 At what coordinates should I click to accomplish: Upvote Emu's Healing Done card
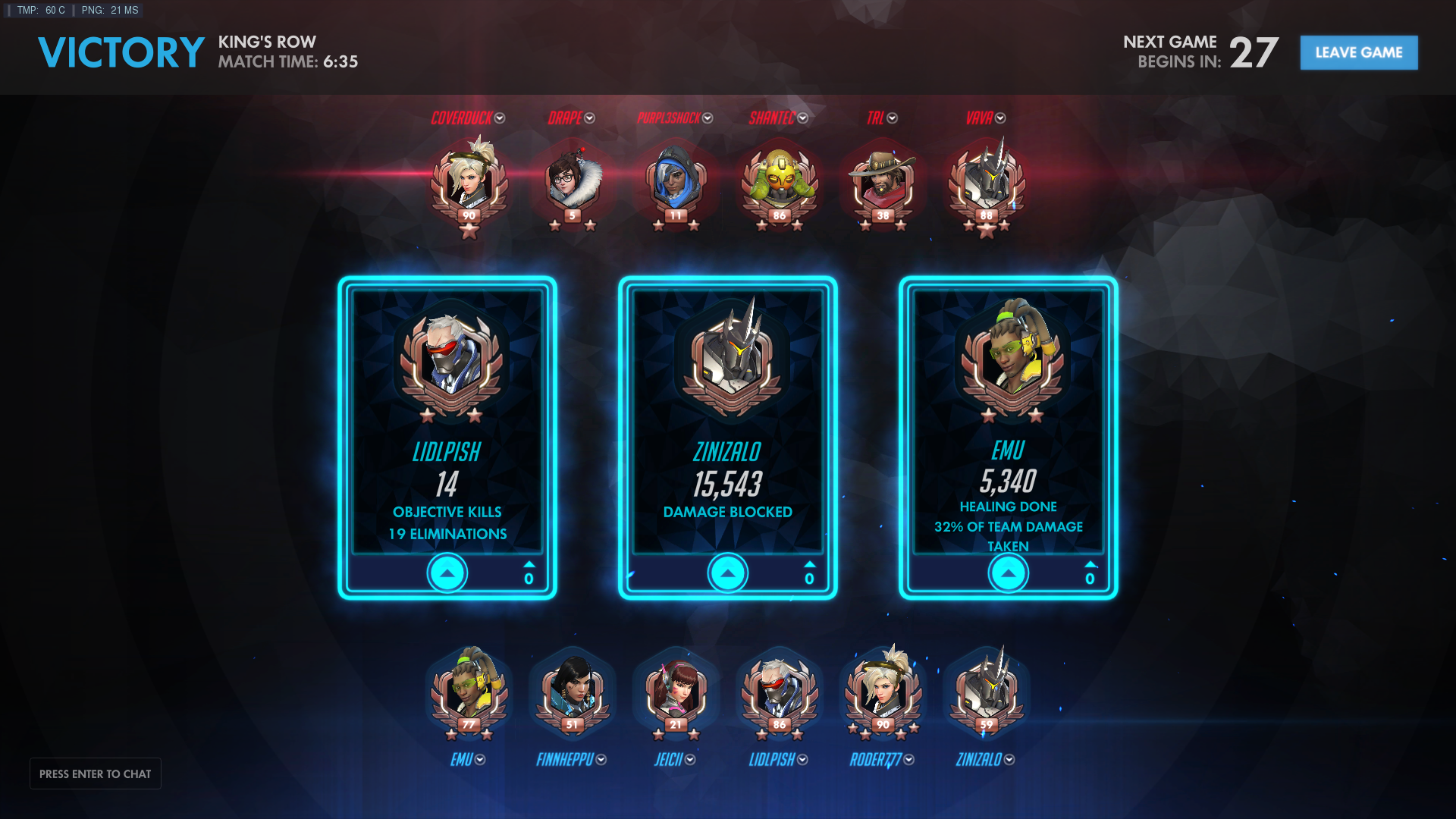(x=1009, y=573)
